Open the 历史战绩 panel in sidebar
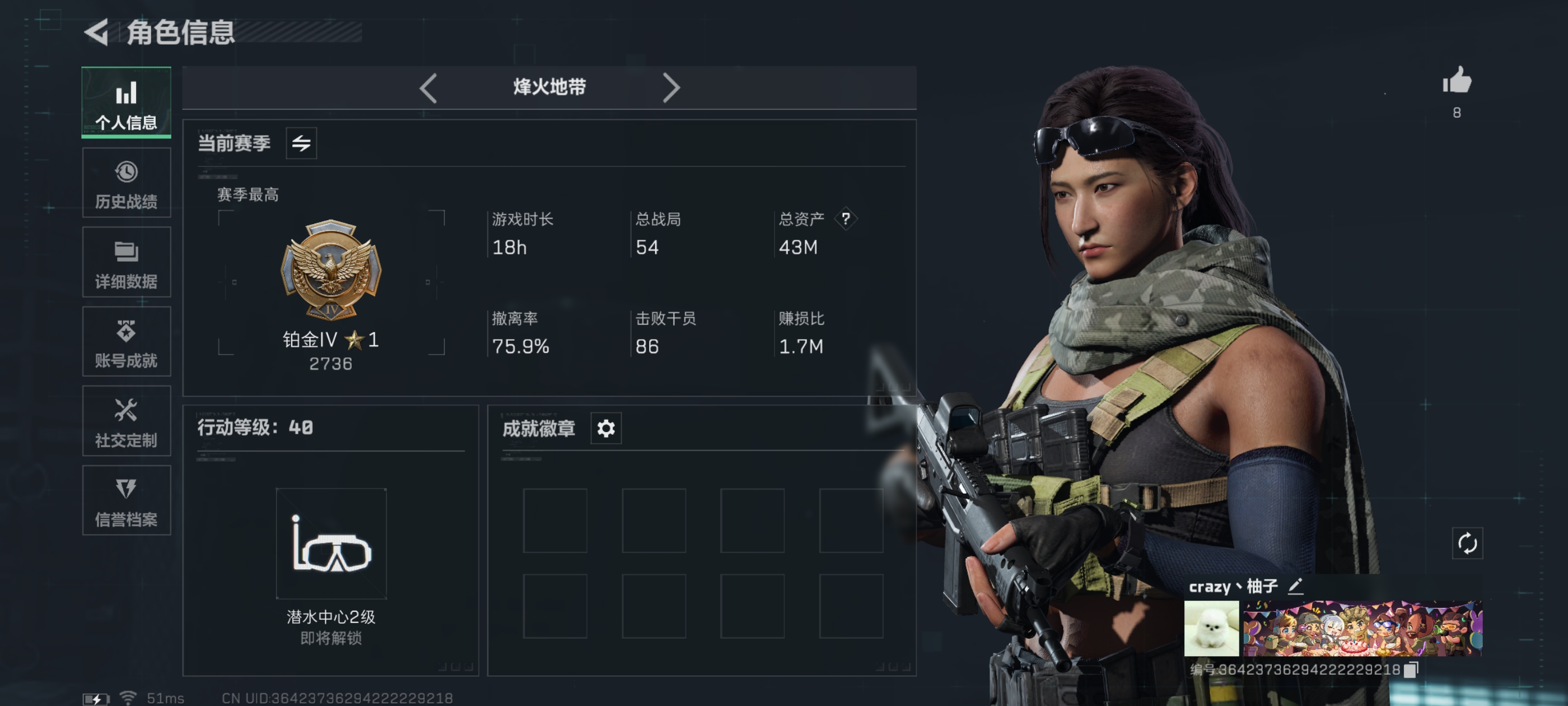 click(x=126, y=181)
